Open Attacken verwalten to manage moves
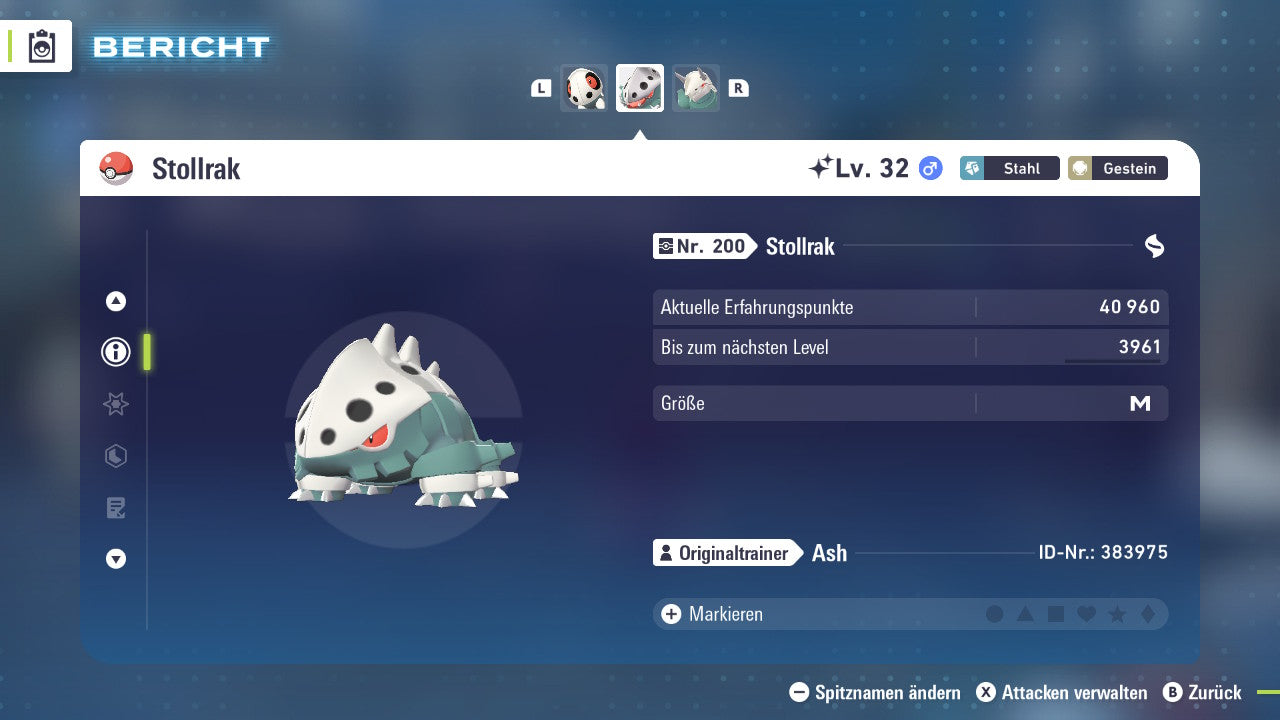 click(1063, 692)
